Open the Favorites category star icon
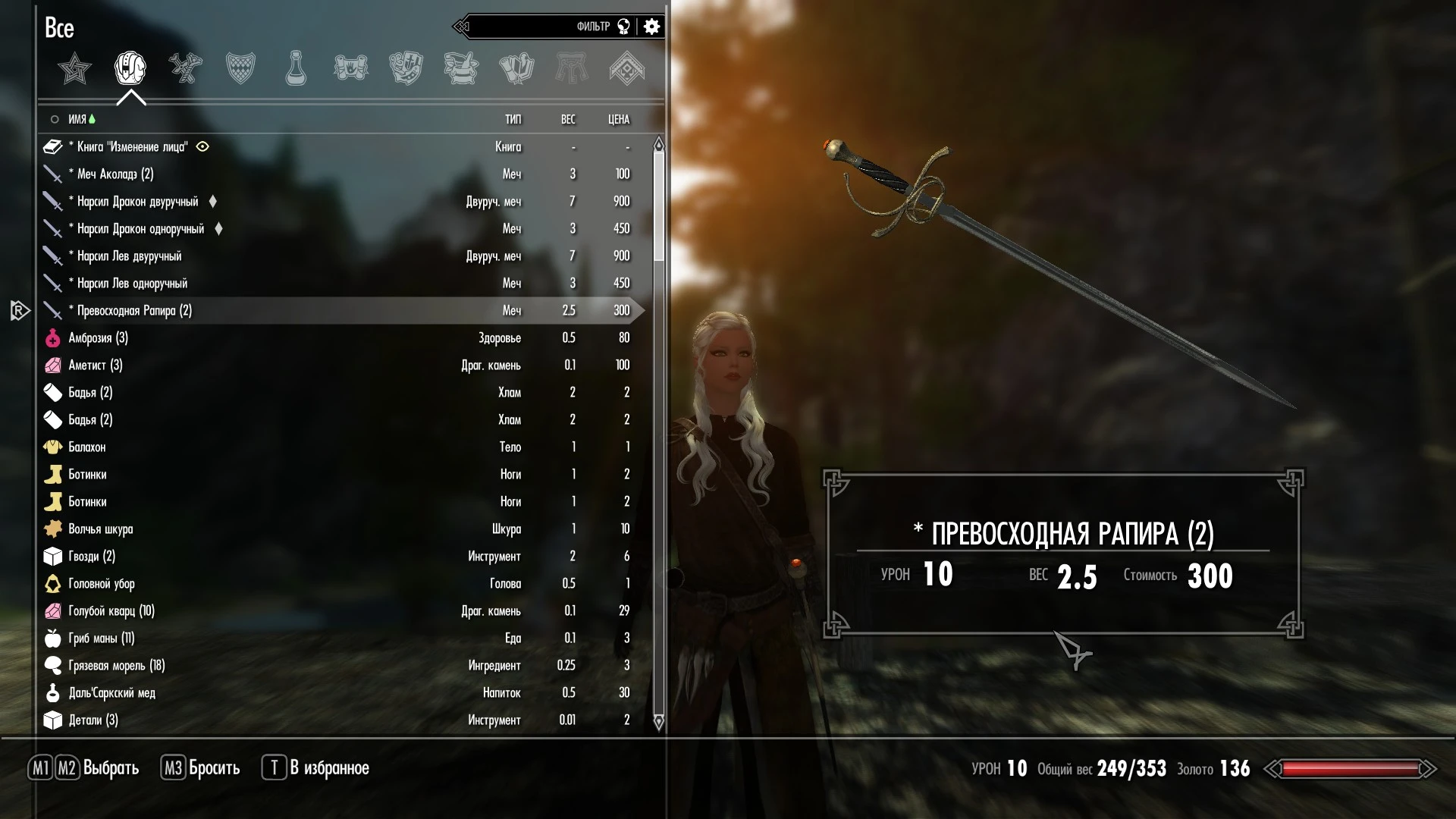Screen dimensions: 1456x819 pos(74,68)
